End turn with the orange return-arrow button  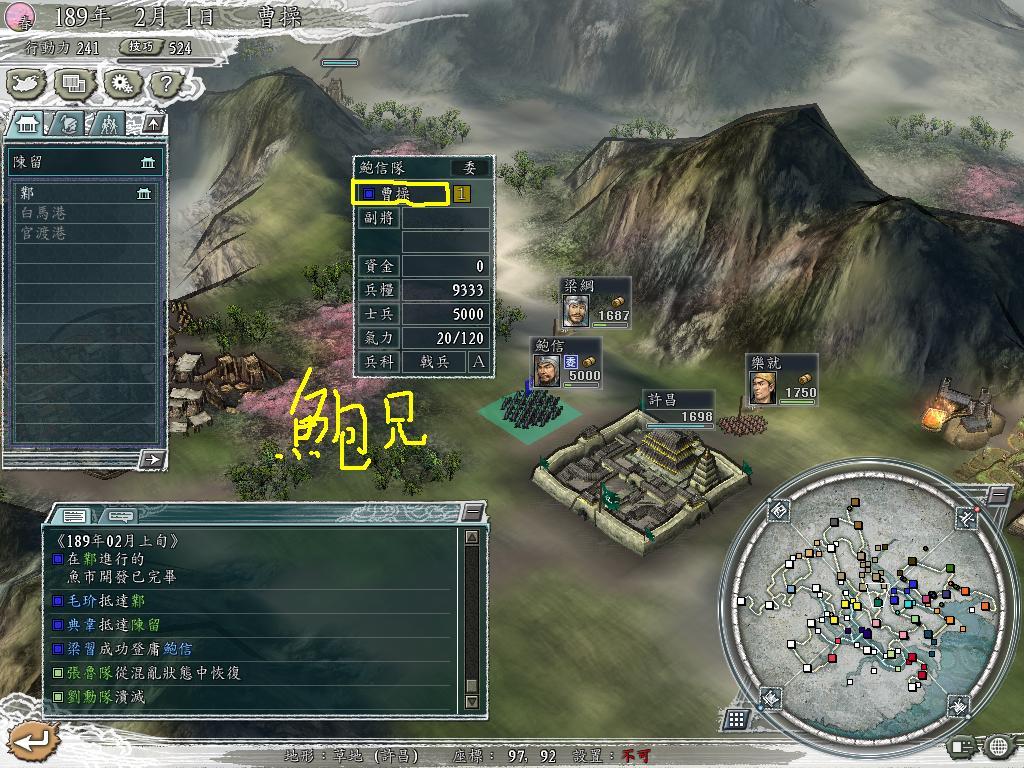coord(29,741)
